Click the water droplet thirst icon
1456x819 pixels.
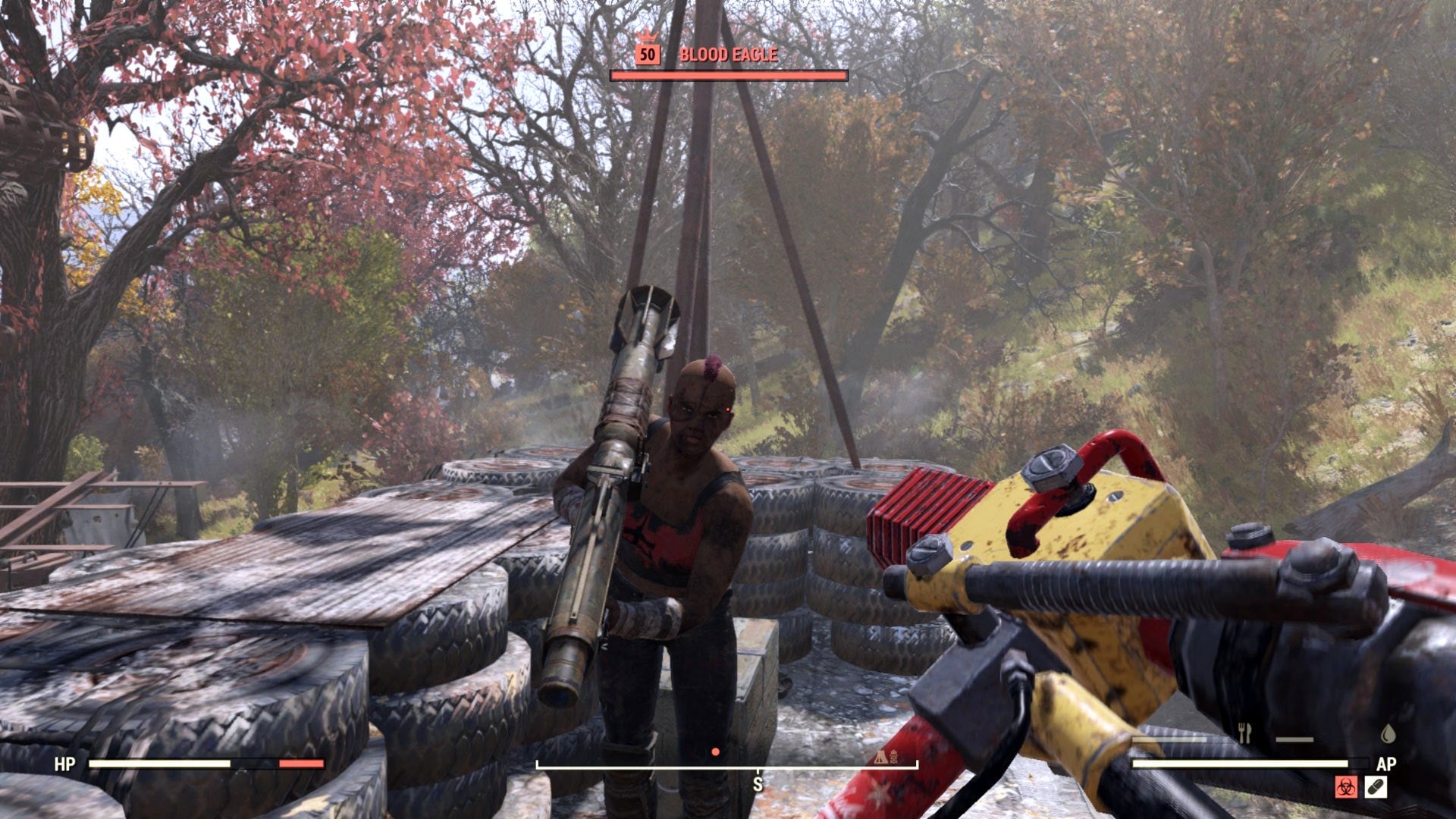coord(1388,735)
